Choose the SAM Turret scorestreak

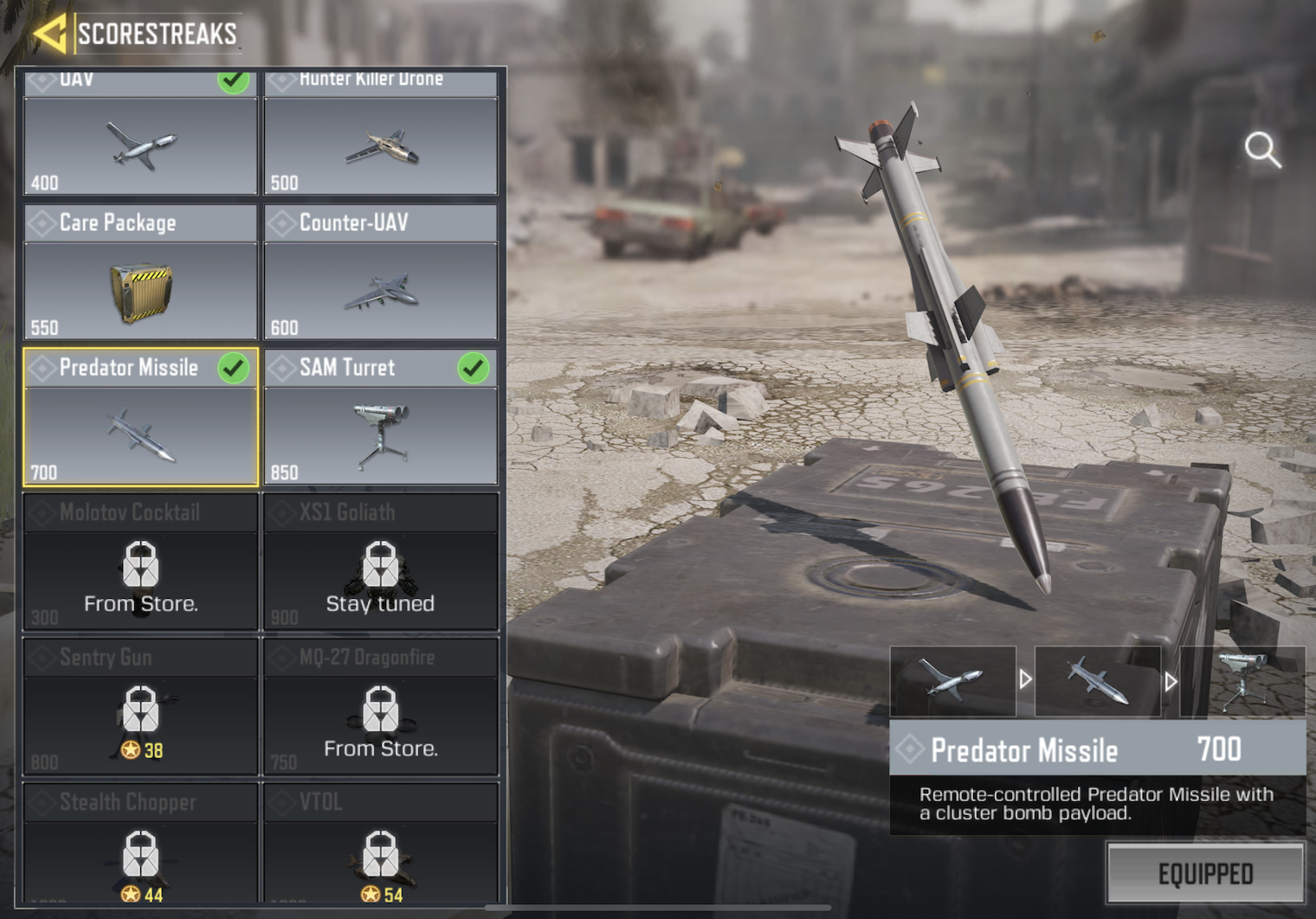tap(381, 418)
